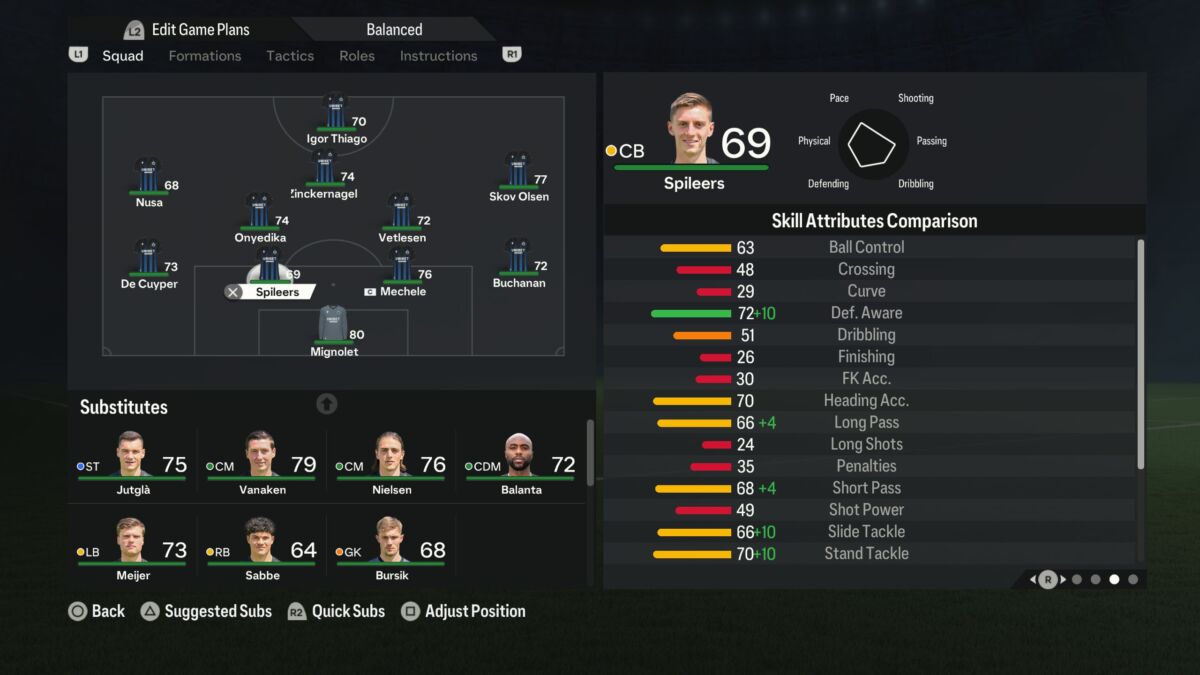Choose substitute Sabbe card

[x=262, y=549]
